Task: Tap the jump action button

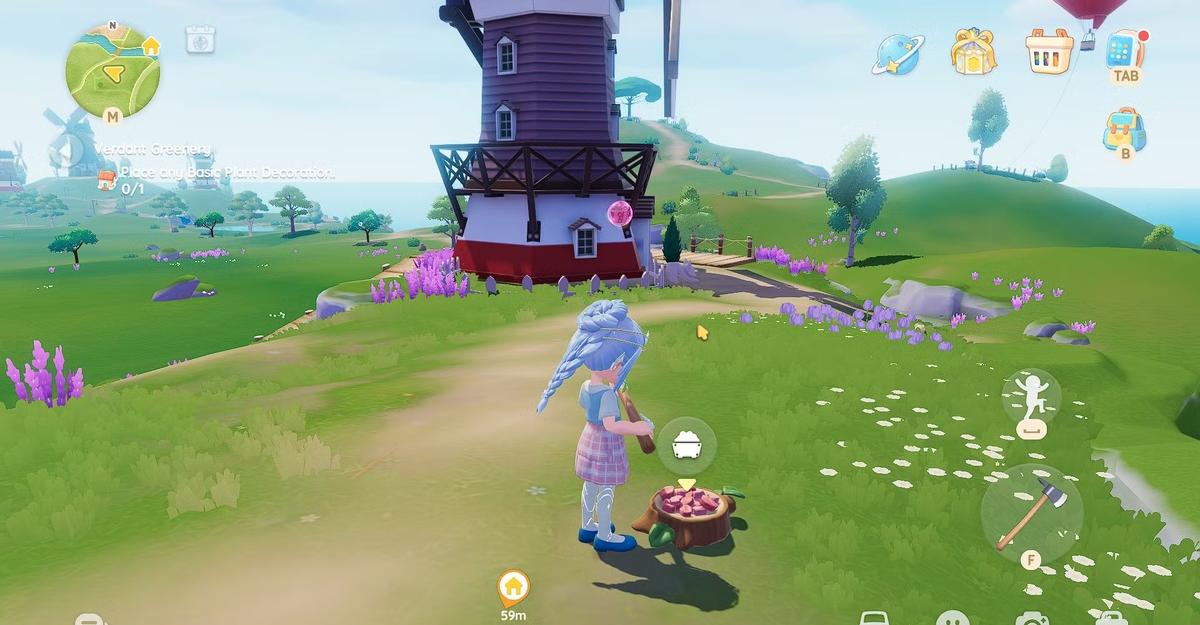Action: 1031,396
